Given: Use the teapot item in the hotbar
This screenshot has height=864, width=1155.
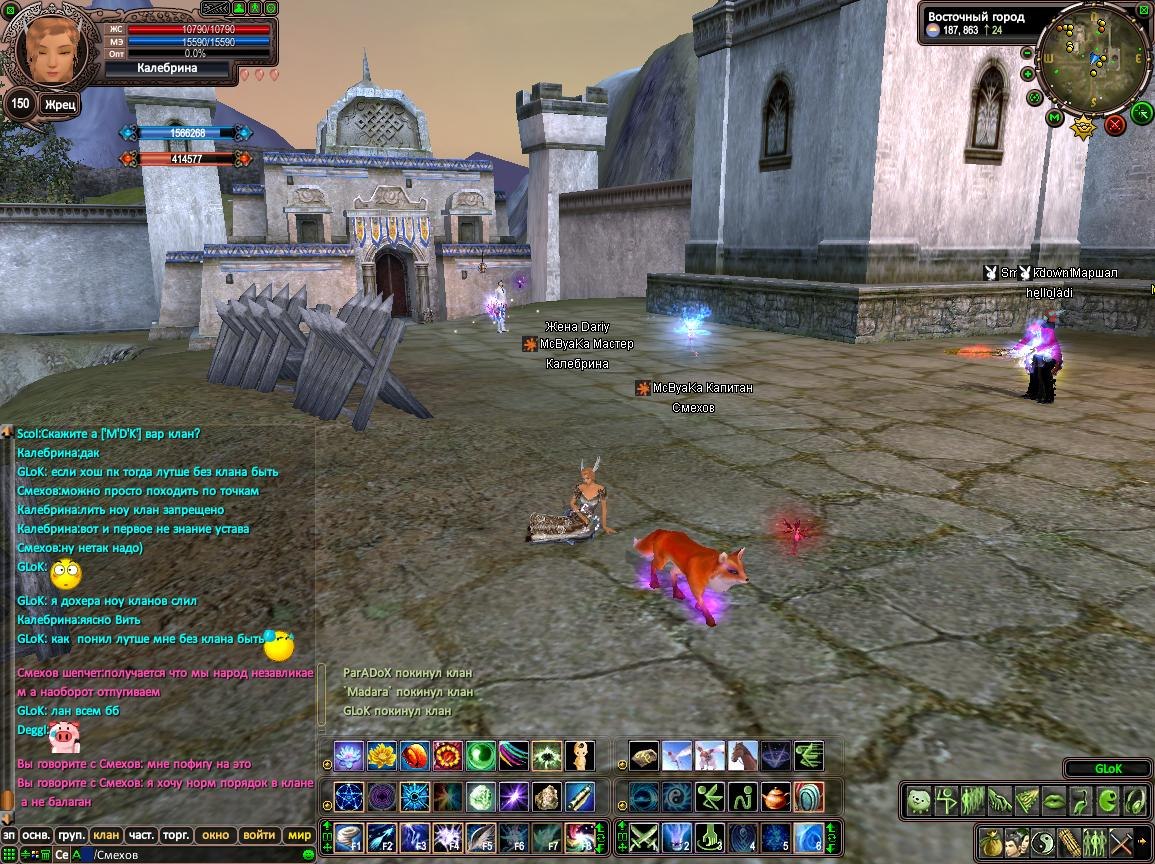Looking at the screenshot, I should (x=776, y=797).
